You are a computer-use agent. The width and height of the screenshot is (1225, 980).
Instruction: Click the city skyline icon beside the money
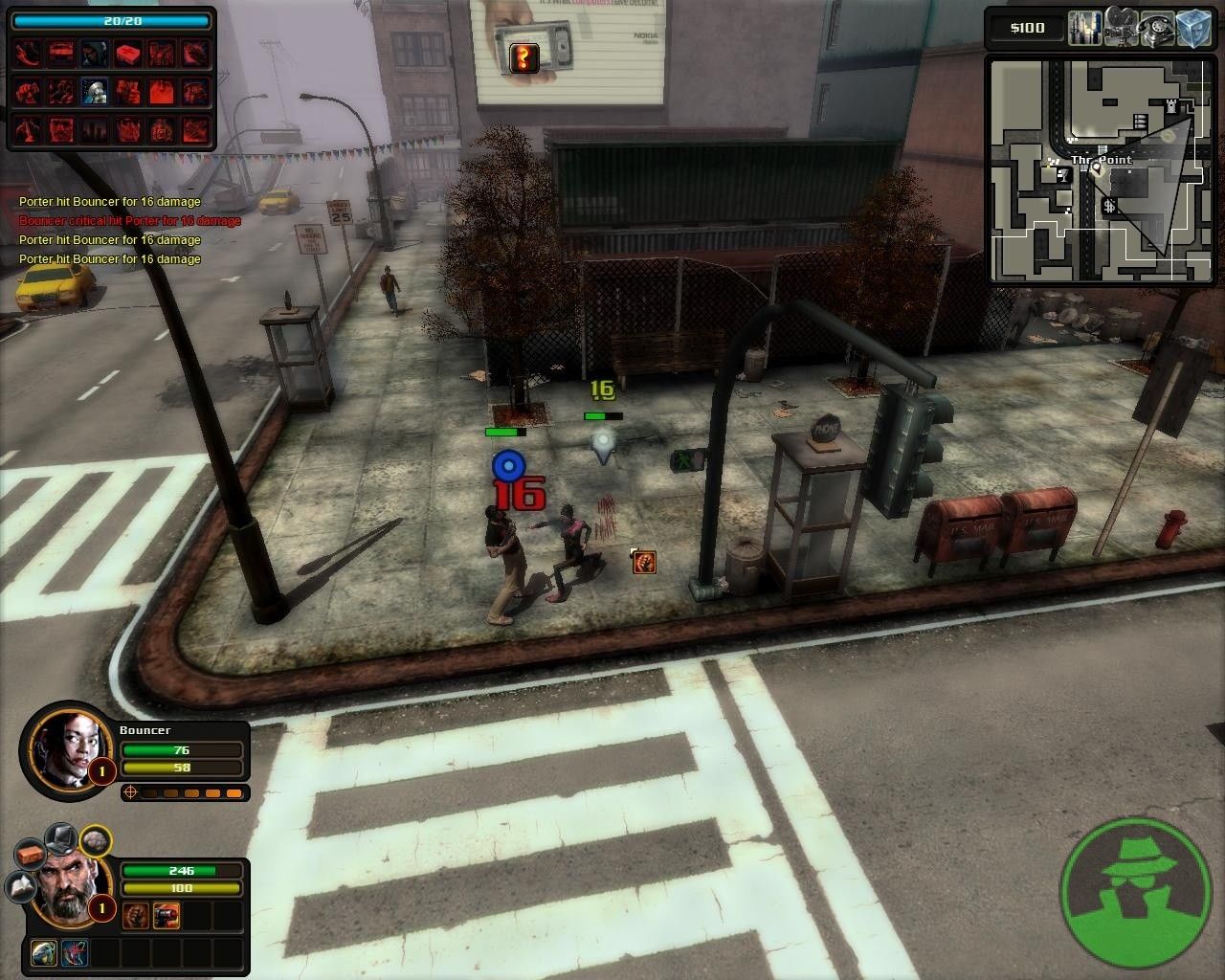coord(1084,27)
